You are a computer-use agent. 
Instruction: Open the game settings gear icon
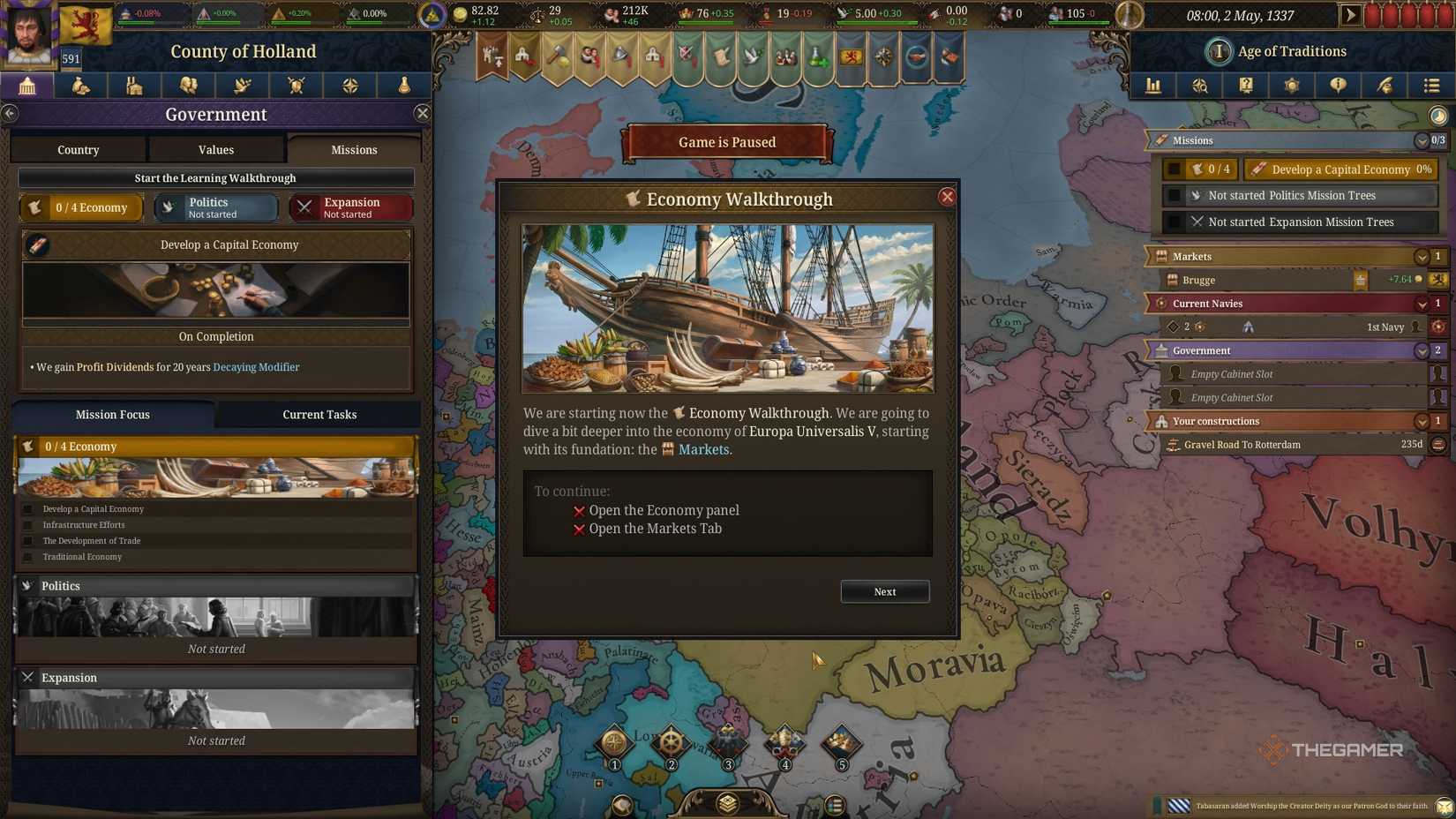pos(1291,86)
